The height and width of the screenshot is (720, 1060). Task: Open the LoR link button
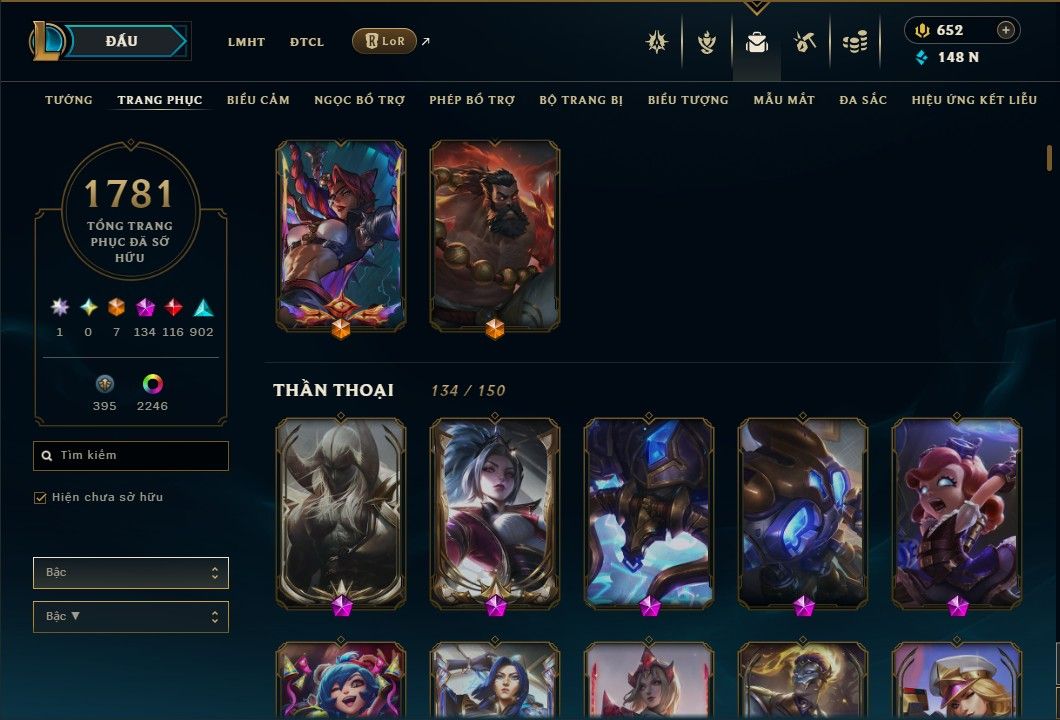click(x=384, y=41)
